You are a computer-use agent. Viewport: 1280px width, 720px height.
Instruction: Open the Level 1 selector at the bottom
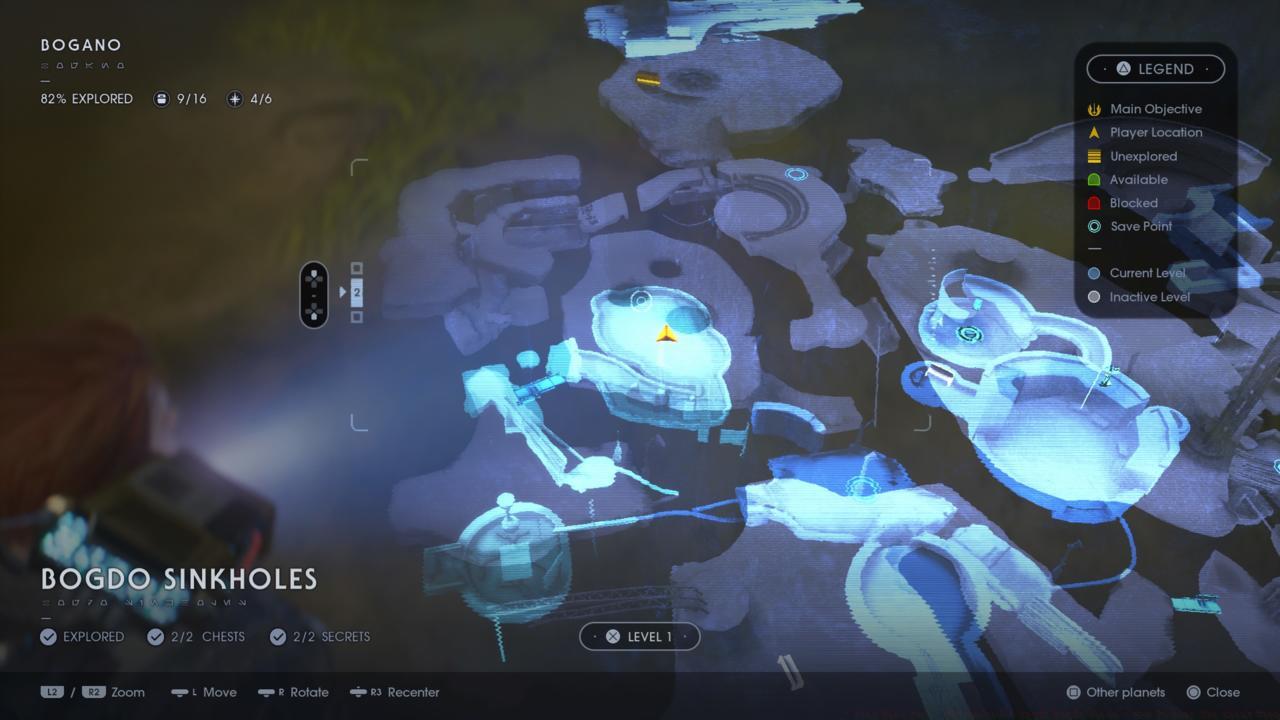[640, 636]
